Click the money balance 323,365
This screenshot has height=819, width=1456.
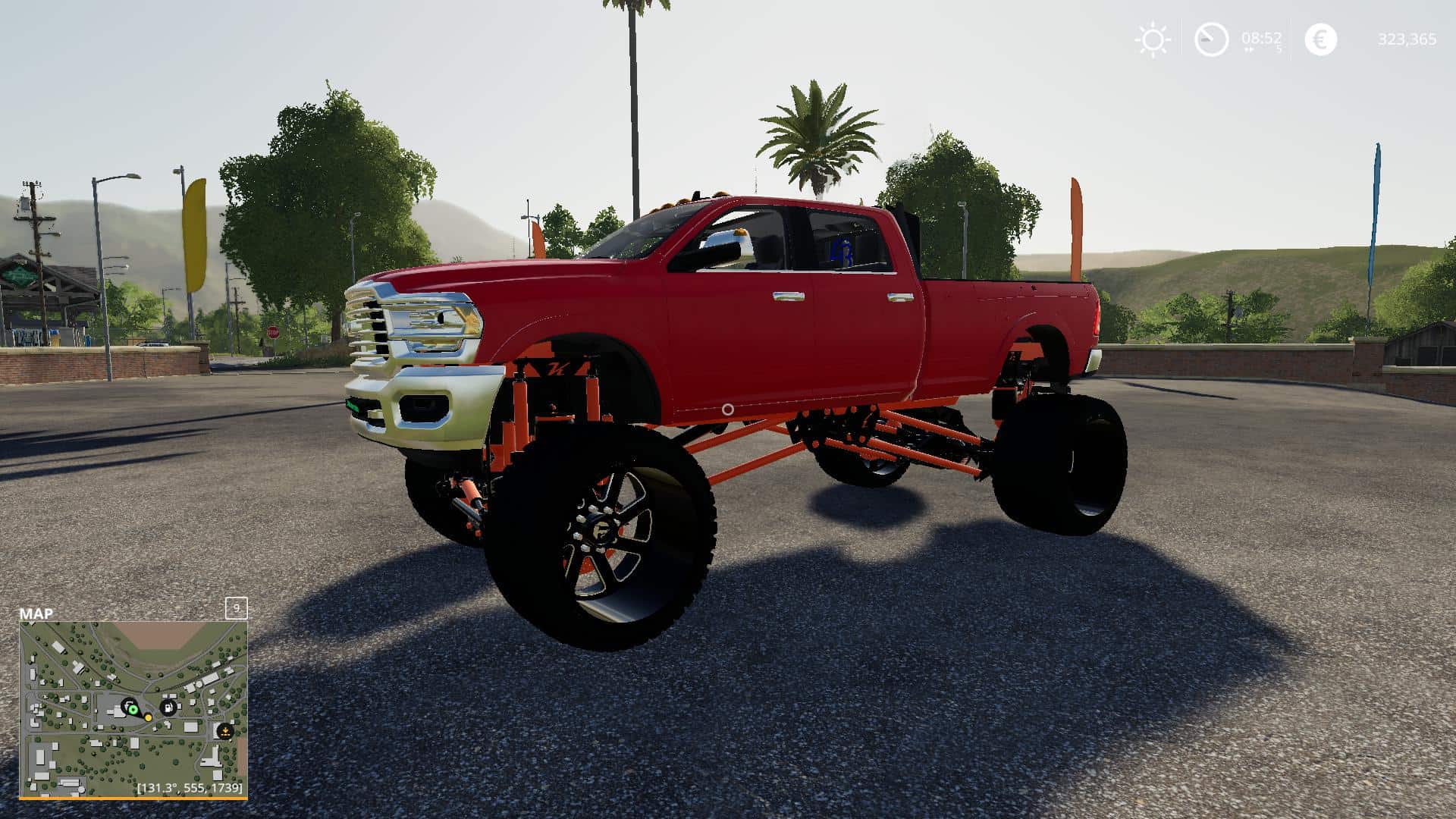pyautogui.click(x=1407, y=39)
